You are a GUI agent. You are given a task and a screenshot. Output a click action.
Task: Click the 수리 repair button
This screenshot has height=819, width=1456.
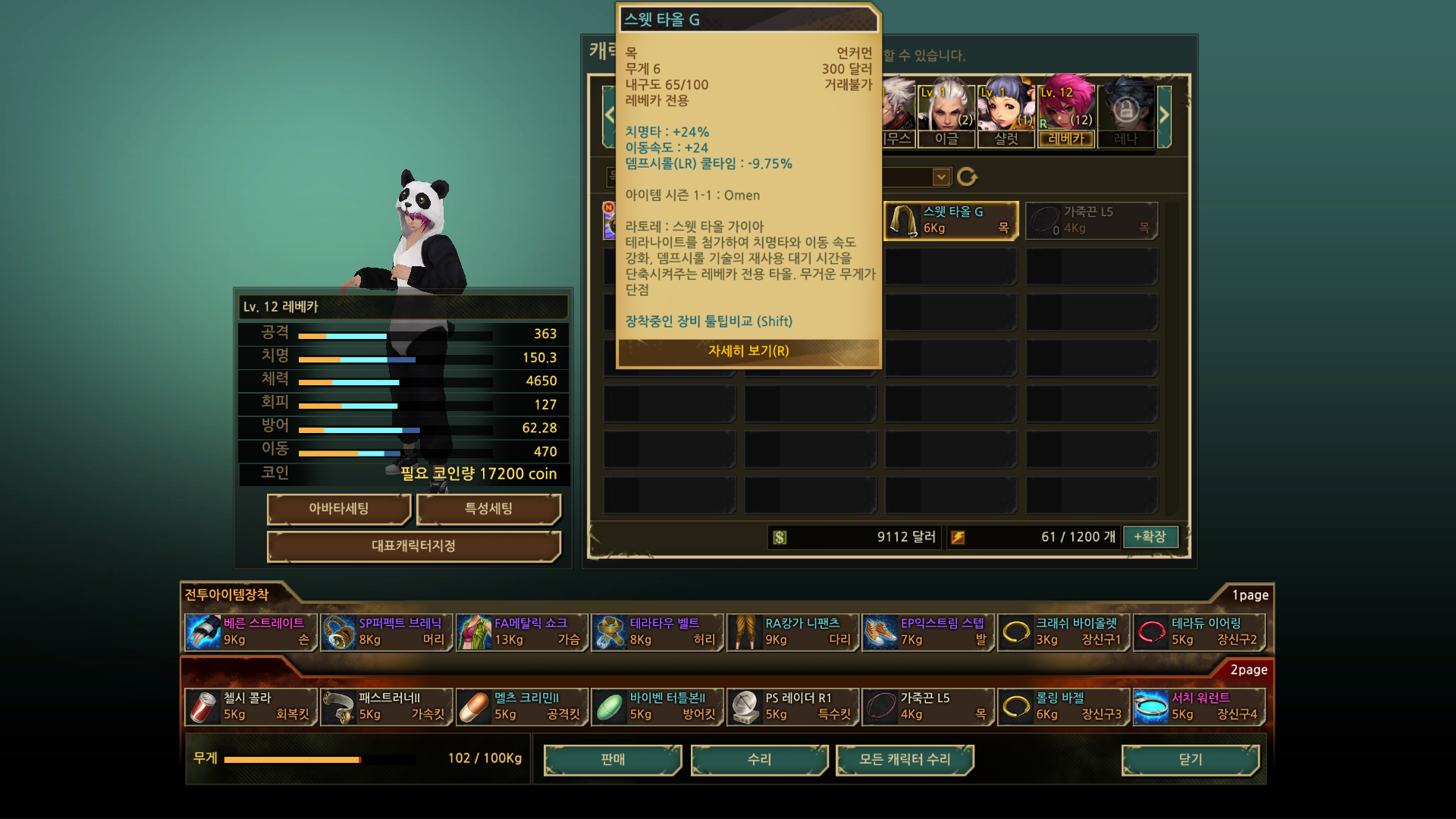(x=759, y=760)
